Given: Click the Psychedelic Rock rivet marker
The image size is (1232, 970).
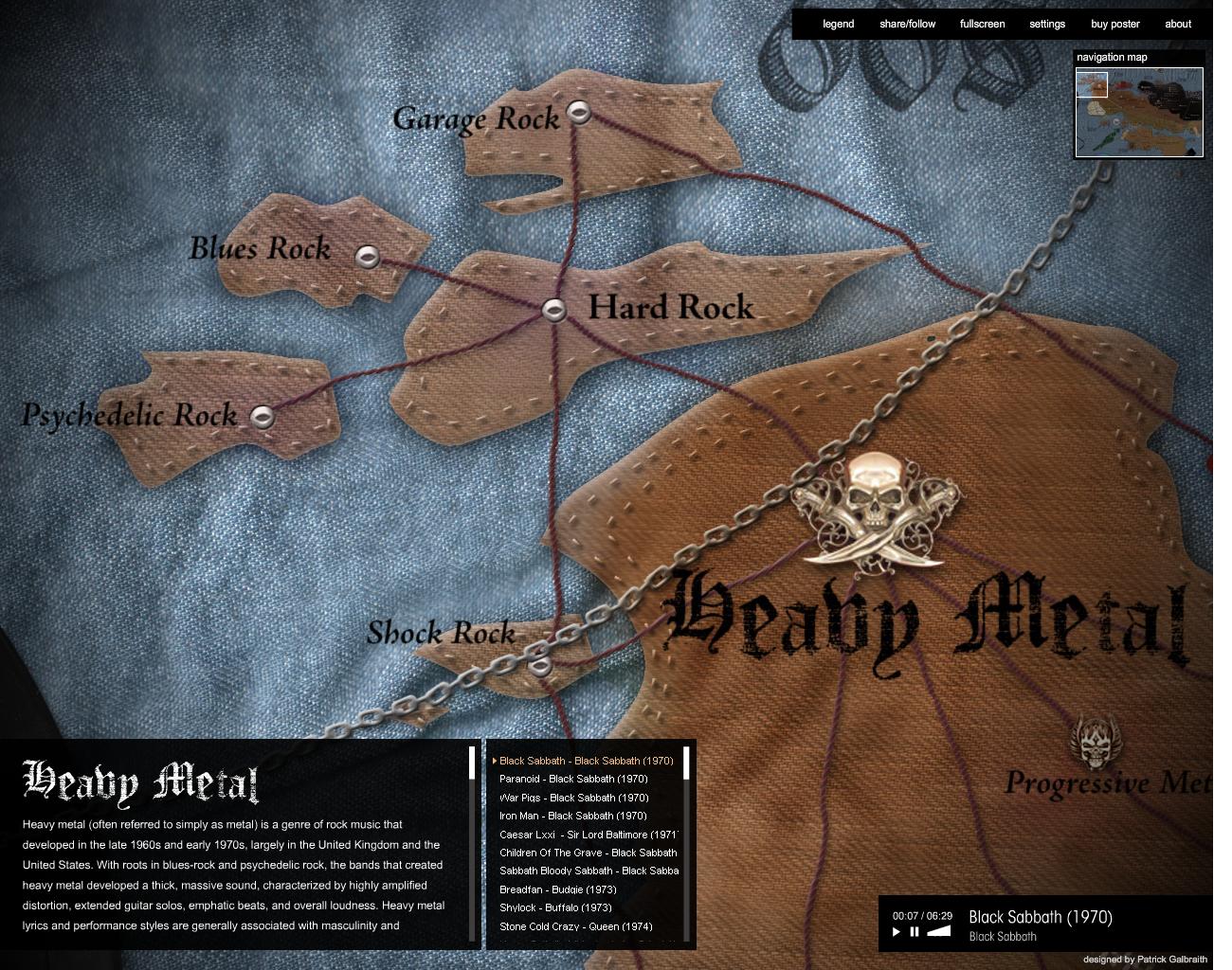Looking at the screenshot, I should (263, 414).
